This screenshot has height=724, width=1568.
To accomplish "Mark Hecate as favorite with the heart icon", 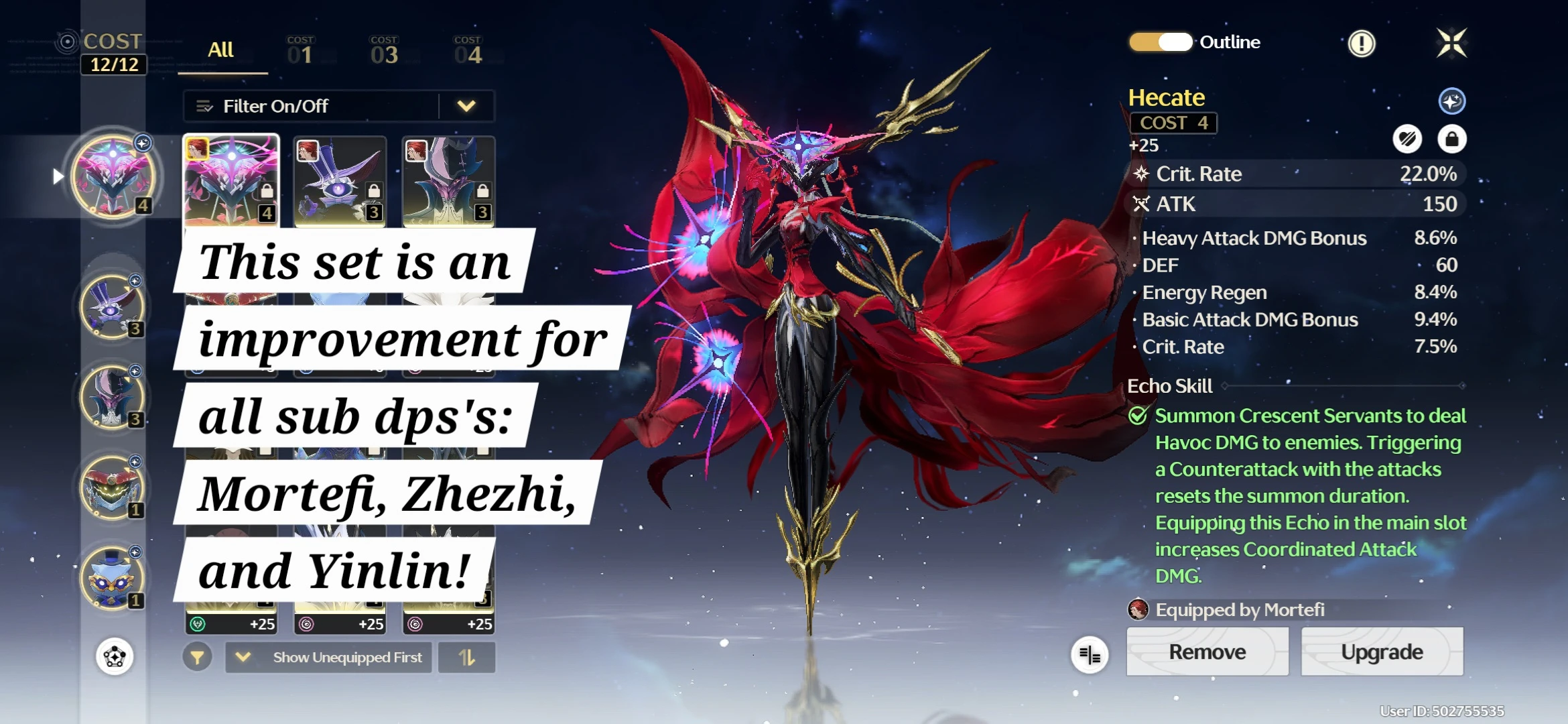I will click(x=1410, y=139).
